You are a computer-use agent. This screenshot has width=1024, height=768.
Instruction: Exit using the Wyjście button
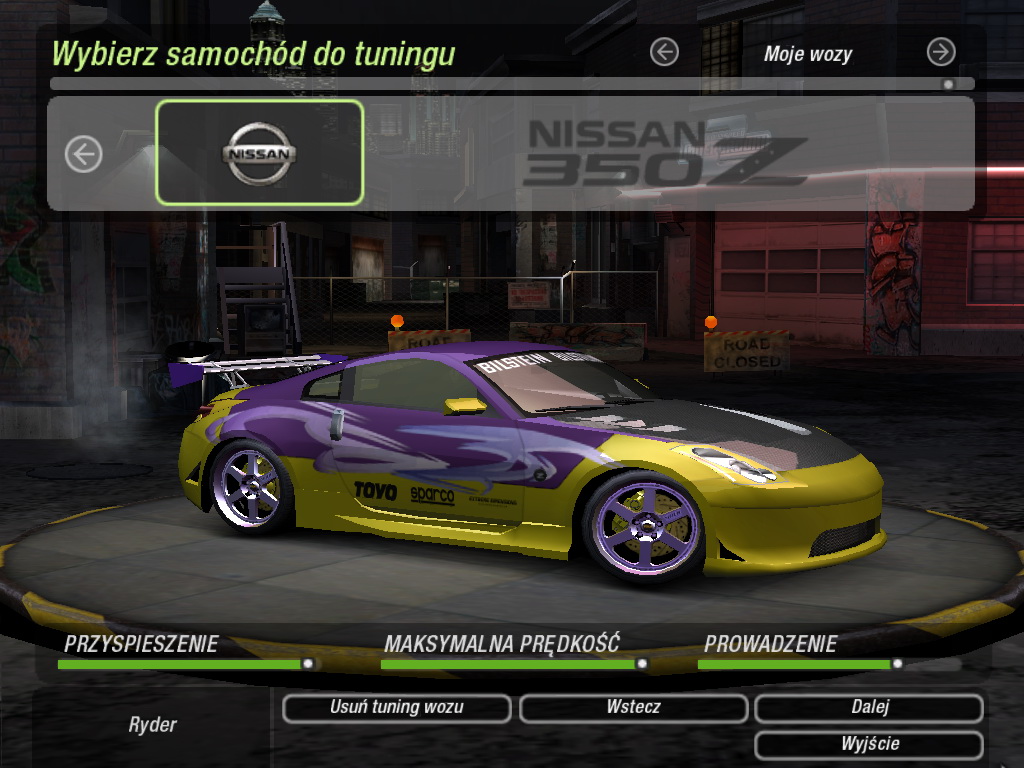click(869, 745)
